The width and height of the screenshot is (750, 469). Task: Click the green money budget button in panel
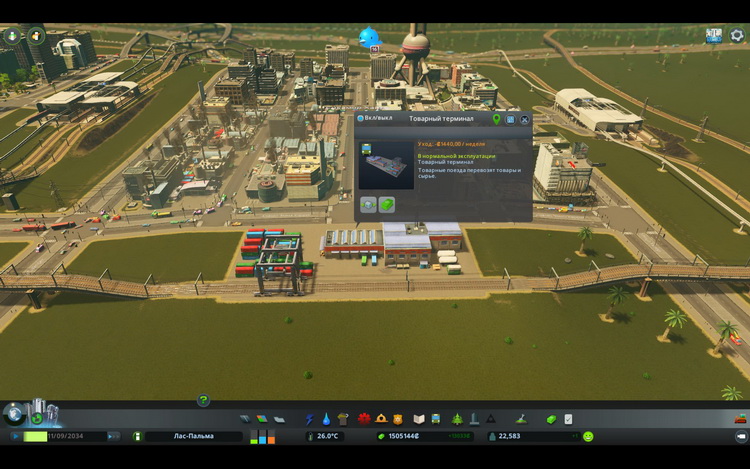pos(387,204)
